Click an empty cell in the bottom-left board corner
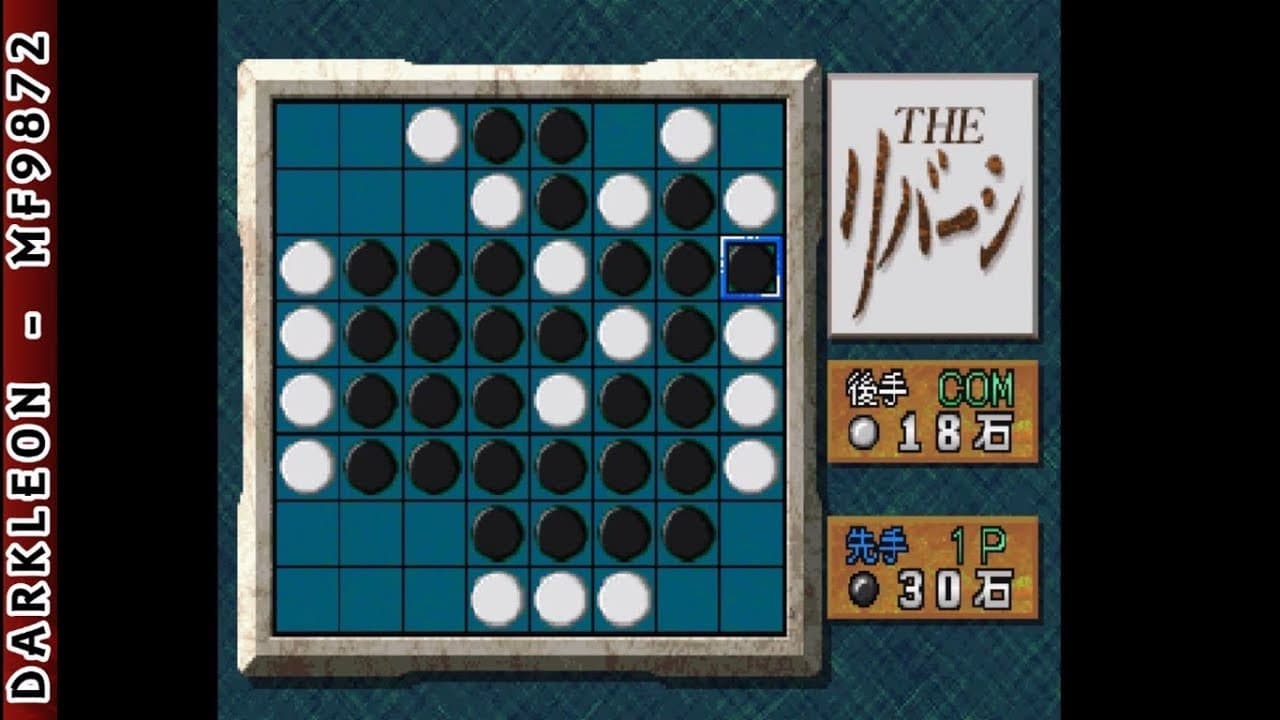The height and width of the screenshot is (720, 1280). click(x=306, y=596)
